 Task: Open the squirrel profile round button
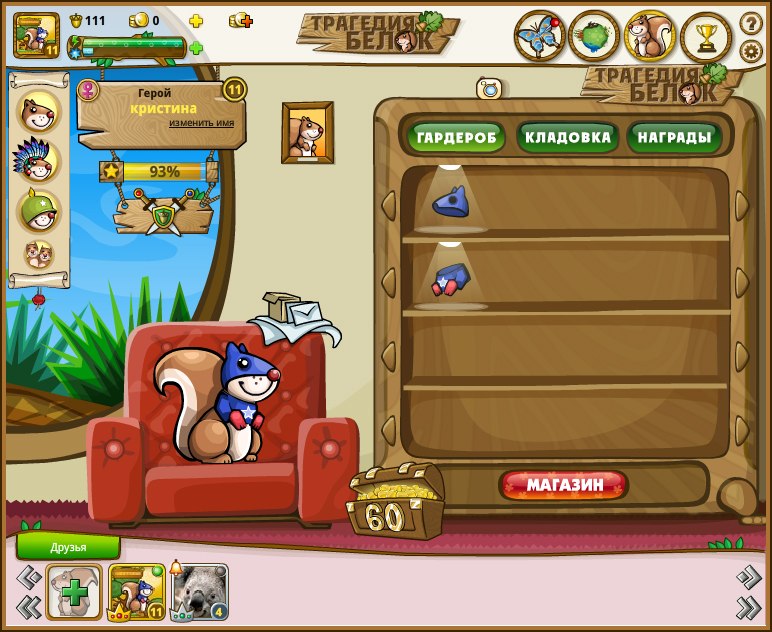650,36
